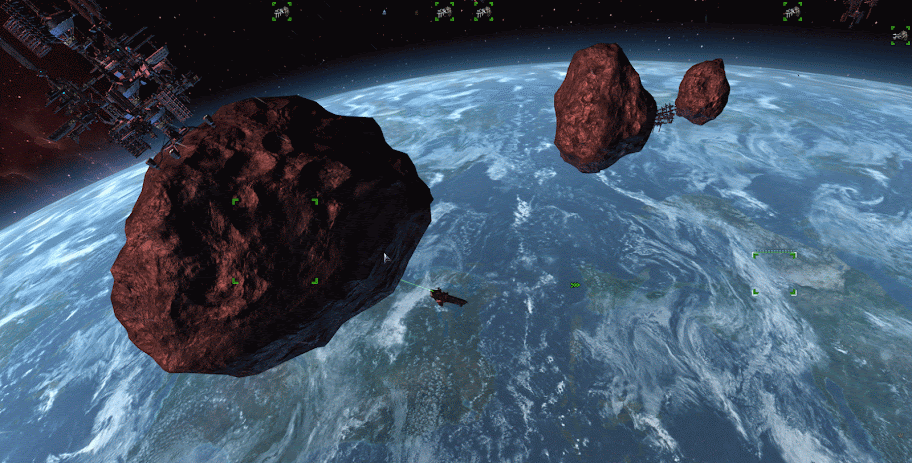Select the bracketed target with the health bar
Viewport: 912px width, 463px height.
coord(775,273)
